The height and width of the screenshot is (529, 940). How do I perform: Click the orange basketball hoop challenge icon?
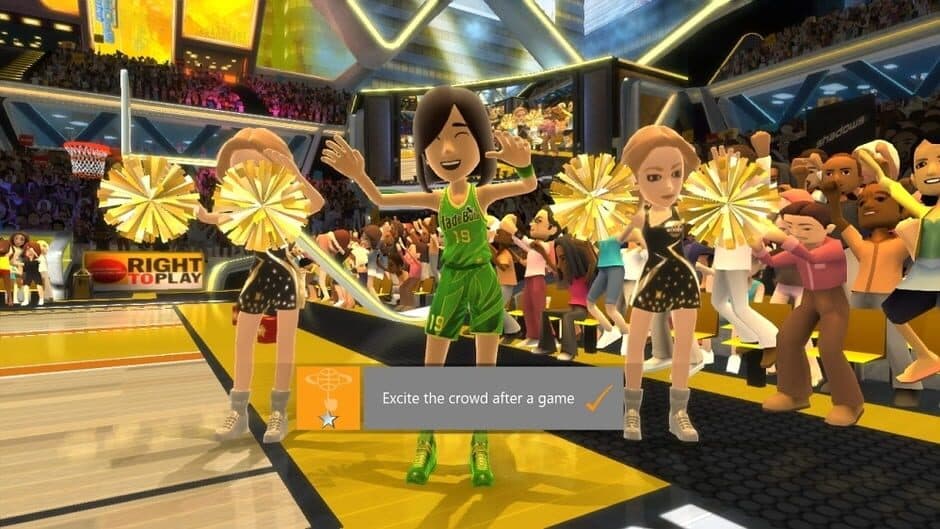pos(328,398)
